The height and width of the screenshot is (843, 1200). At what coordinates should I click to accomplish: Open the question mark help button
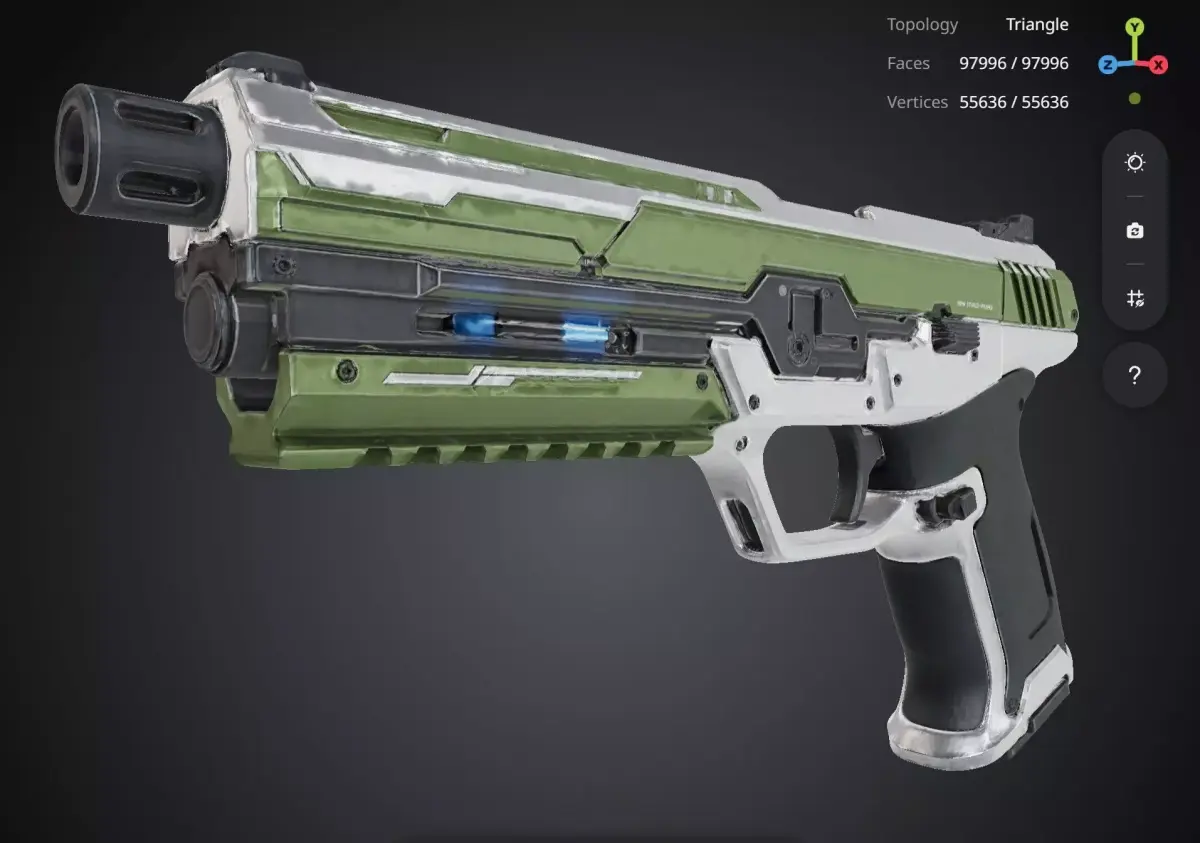click(x=1135, y=376)
